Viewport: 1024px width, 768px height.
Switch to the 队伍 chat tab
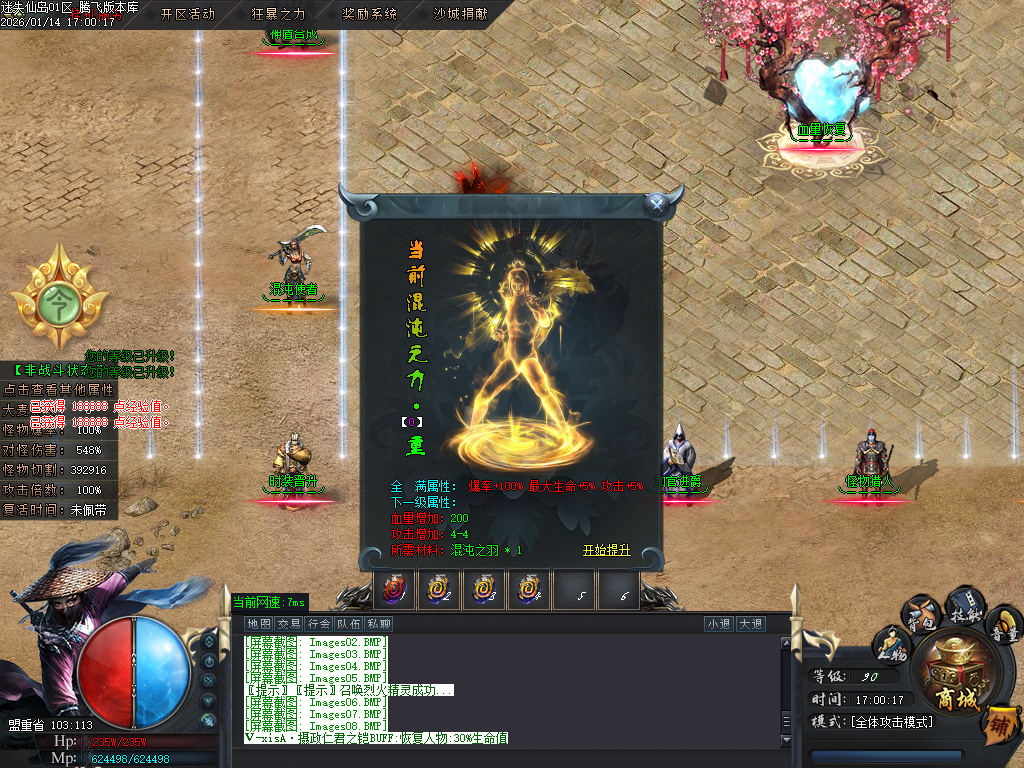coord(349,624)
